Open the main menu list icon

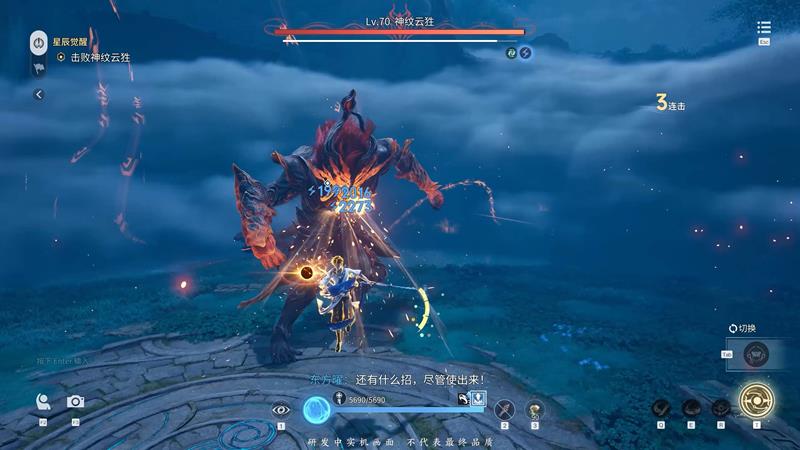(764, 28)
